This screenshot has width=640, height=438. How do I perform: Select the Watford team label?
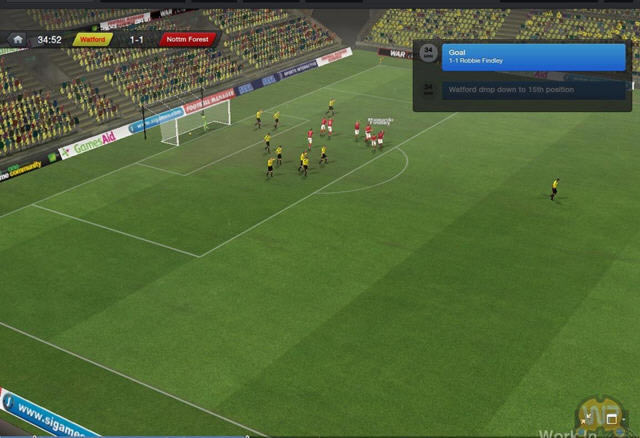coord(91,40)
